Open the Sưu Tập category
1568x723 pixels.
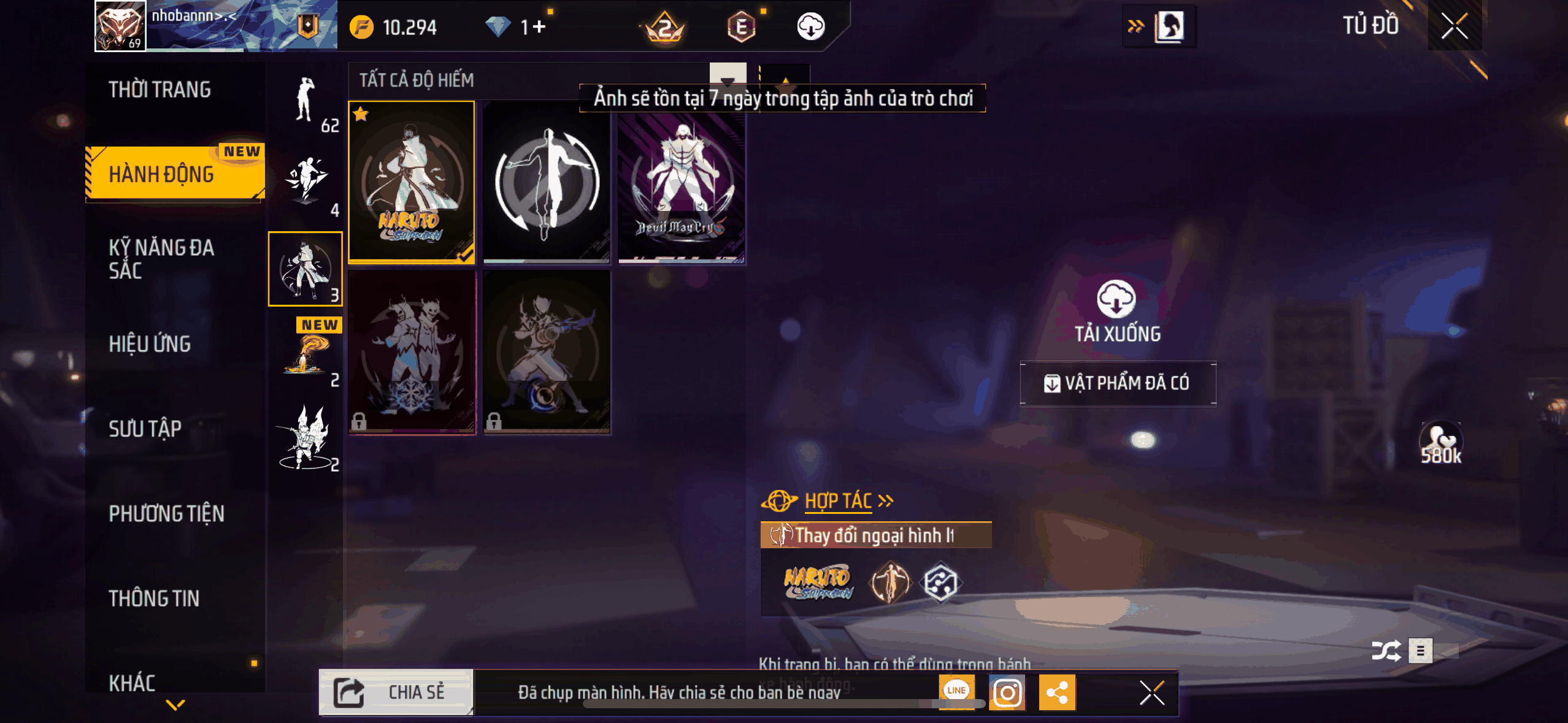click(145, 429)
